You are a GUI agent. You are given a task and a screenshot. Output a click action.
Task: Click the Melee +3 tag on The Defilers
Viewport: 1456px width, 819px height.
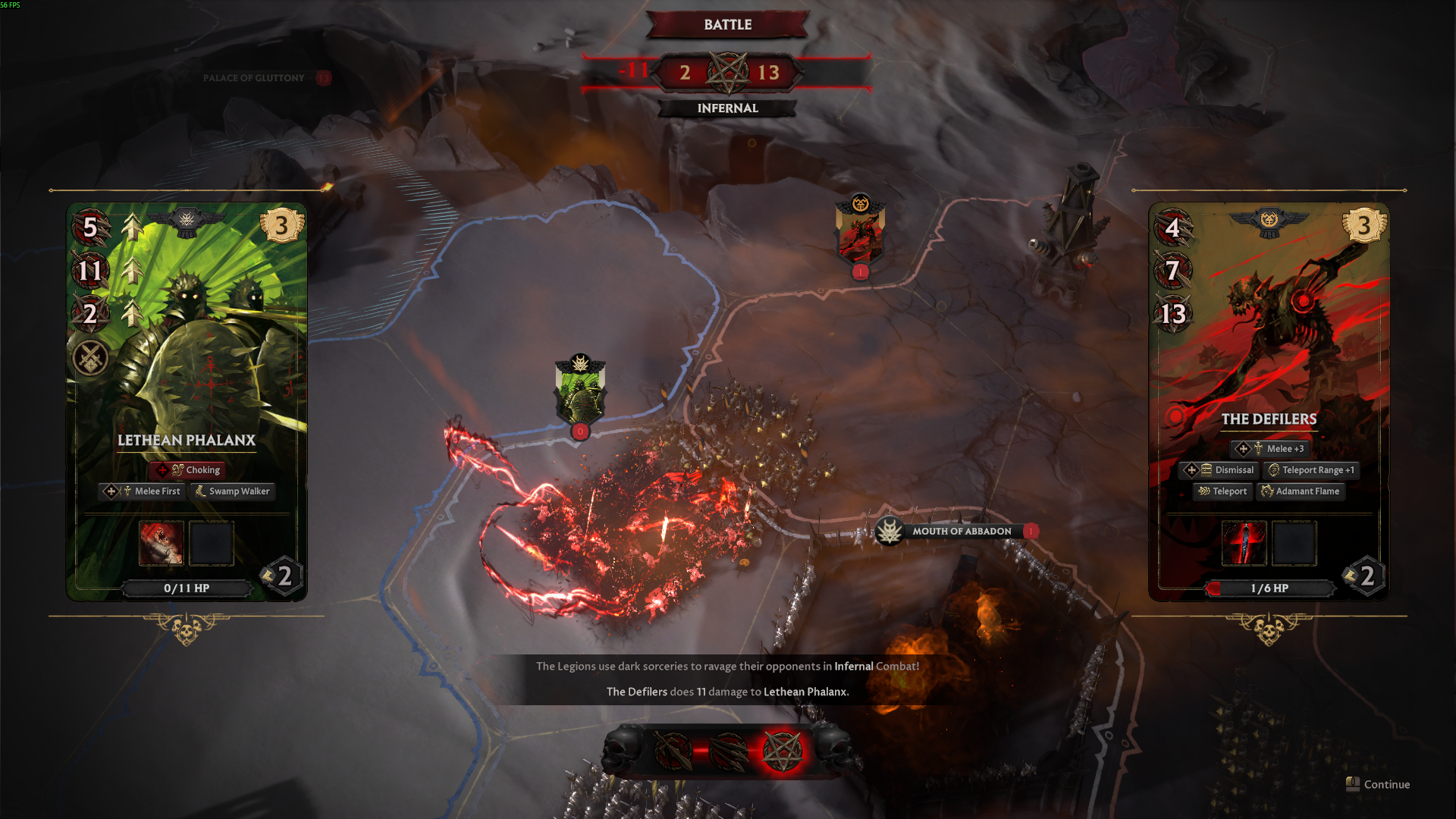(x=1270, y=449)
